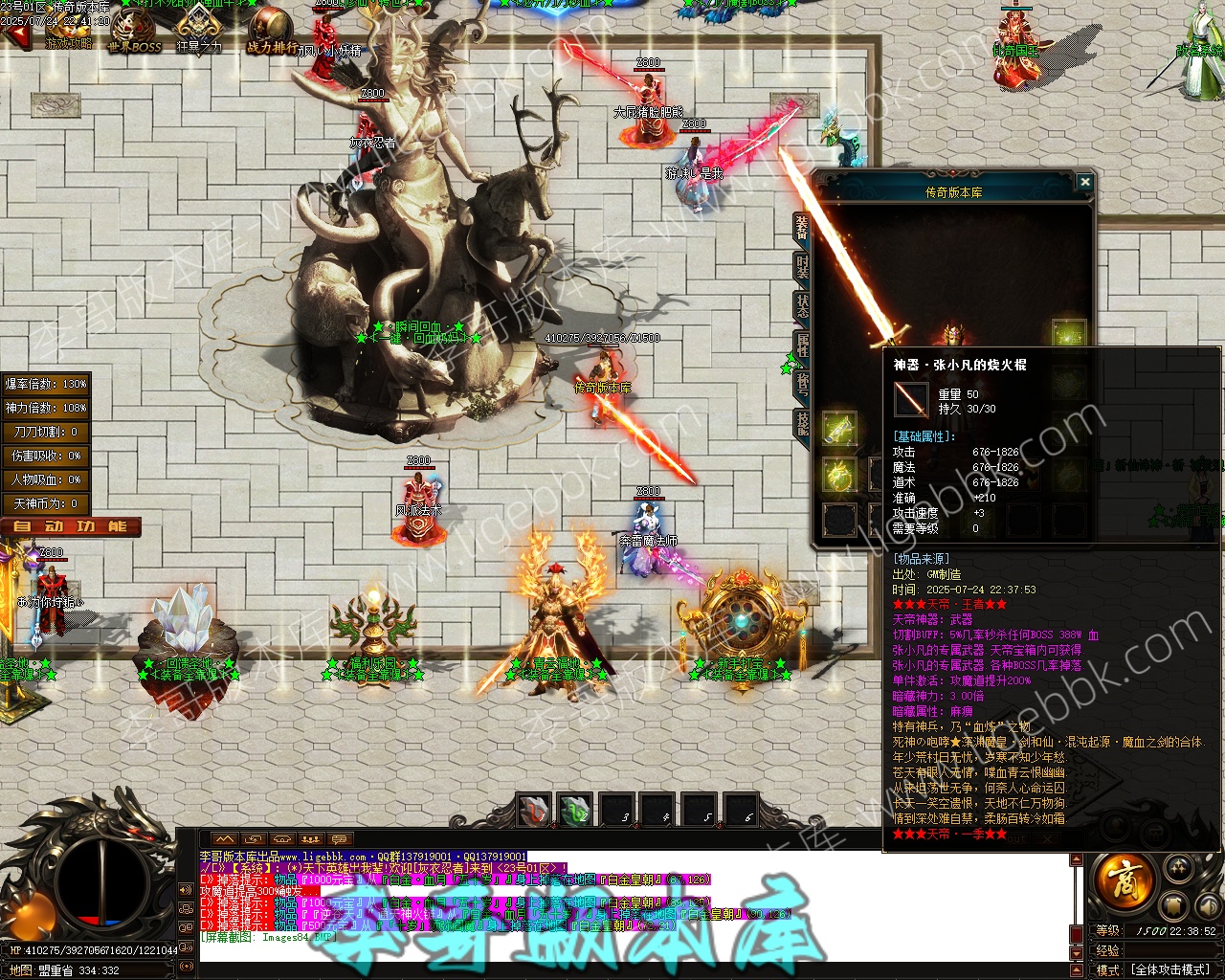Viewport: 1225px width, 980px height.
Task: Click the round 离 button
Action: (1124, 879)
